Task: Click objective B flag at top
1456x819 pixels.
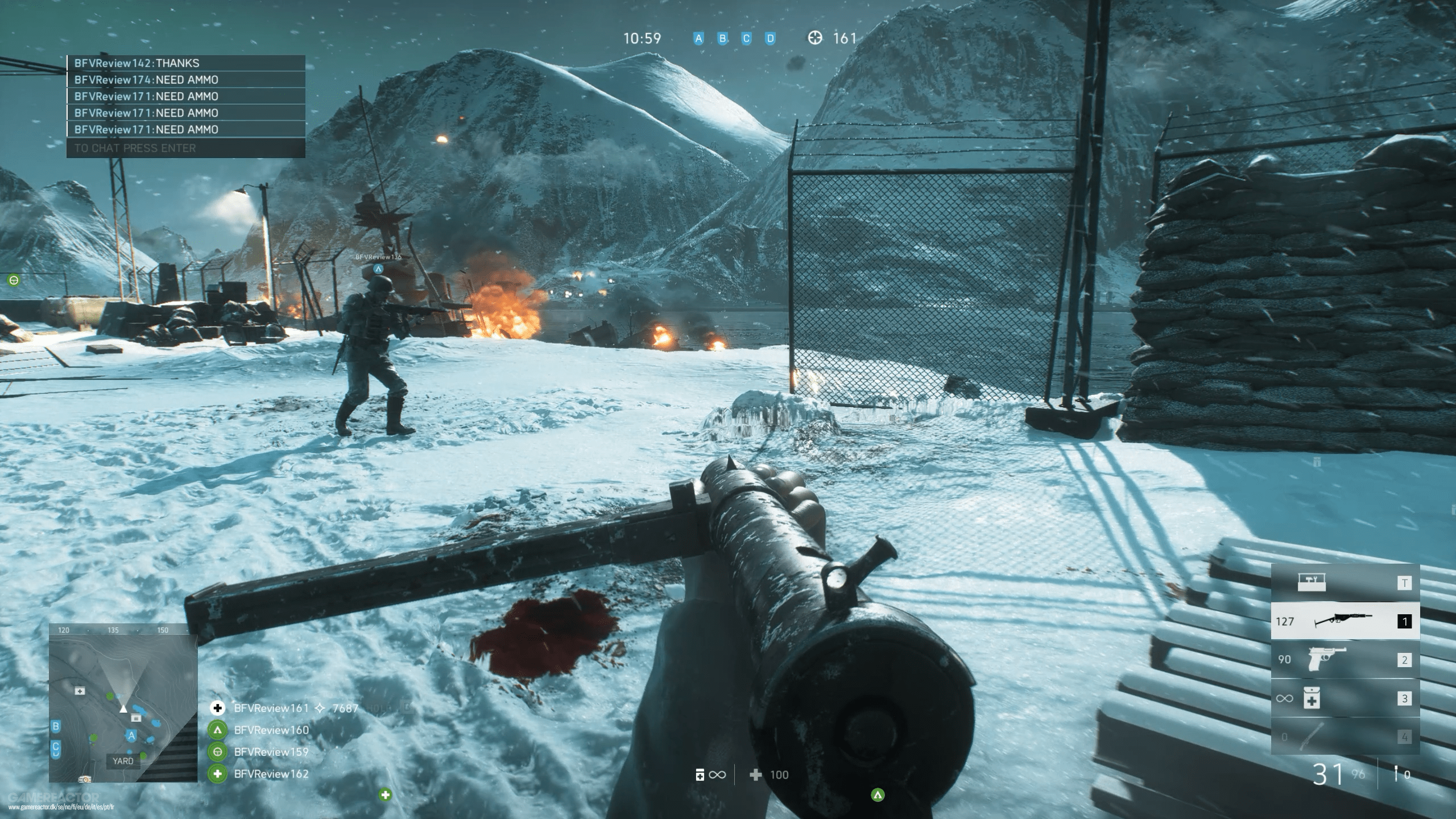Action: pyautogui.click(x=722, y=39)
